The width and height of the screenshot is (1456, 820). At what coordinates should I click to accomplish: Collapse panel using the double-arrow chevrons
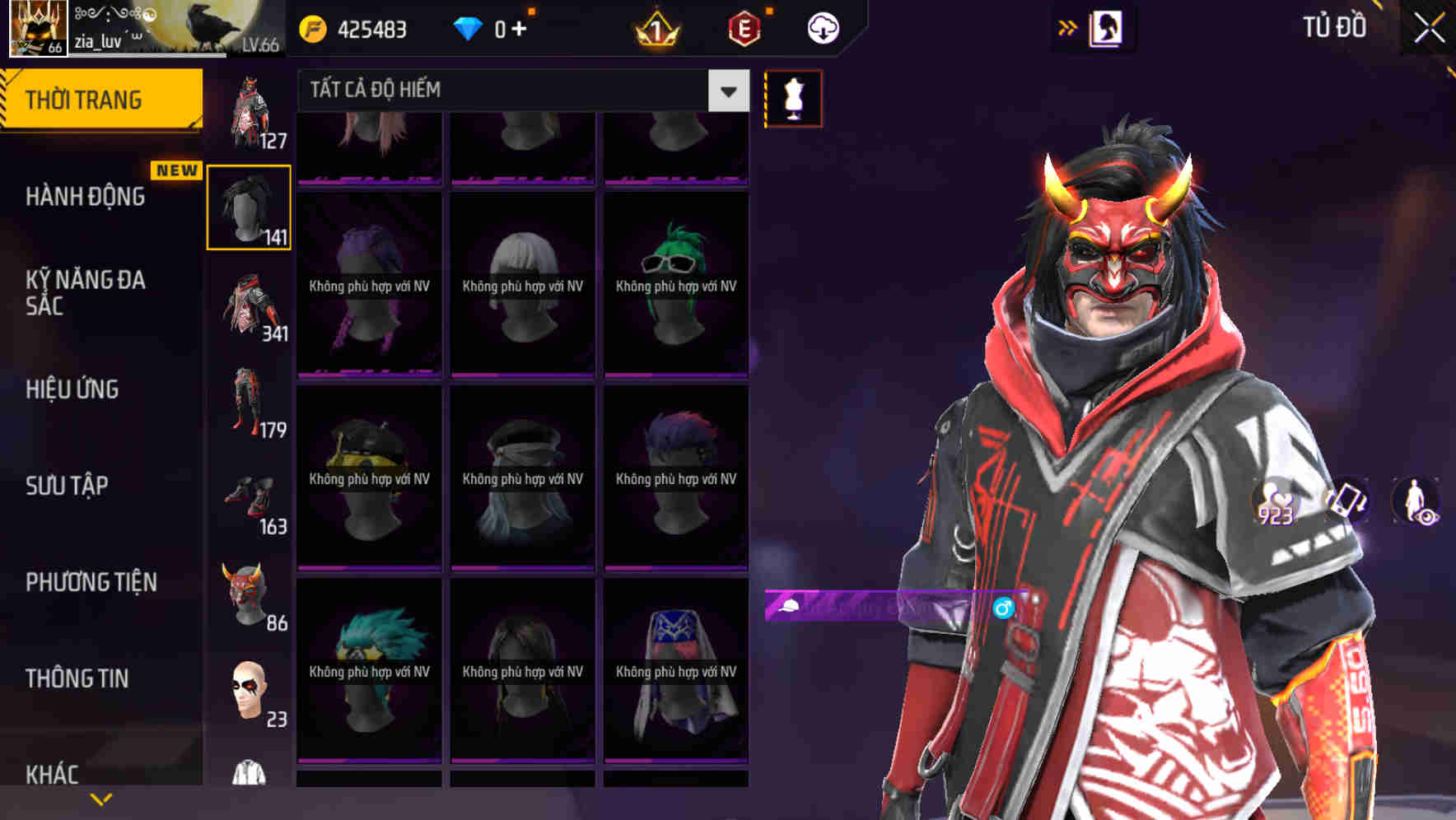(x=1068, y=26)
